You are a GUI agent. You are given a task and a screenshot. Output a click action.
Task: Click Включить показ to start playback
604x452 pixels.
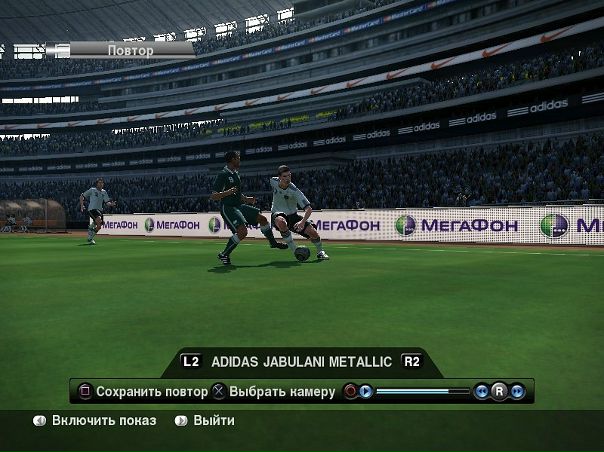click(104, 421)
